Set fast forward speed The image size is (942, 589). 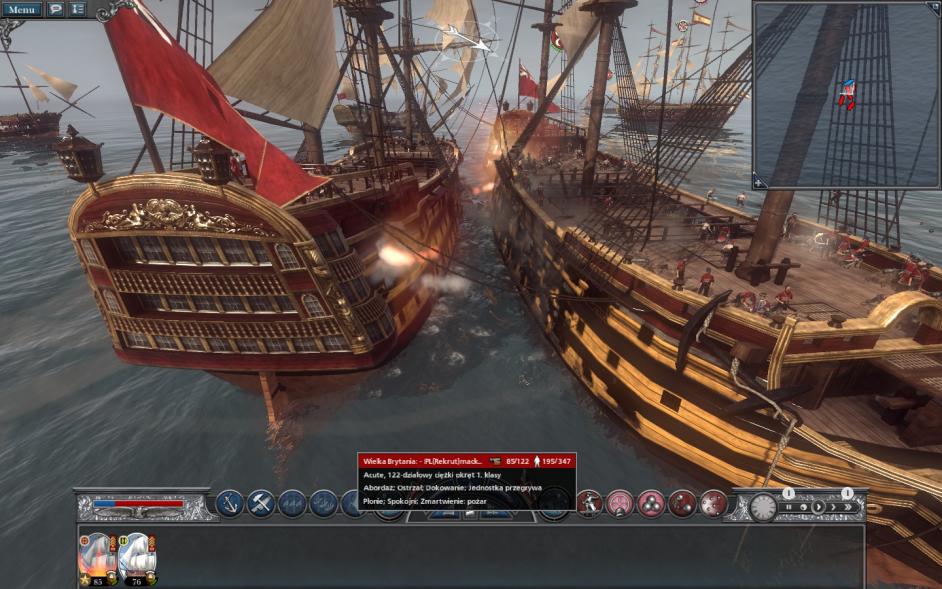[834, 507]
